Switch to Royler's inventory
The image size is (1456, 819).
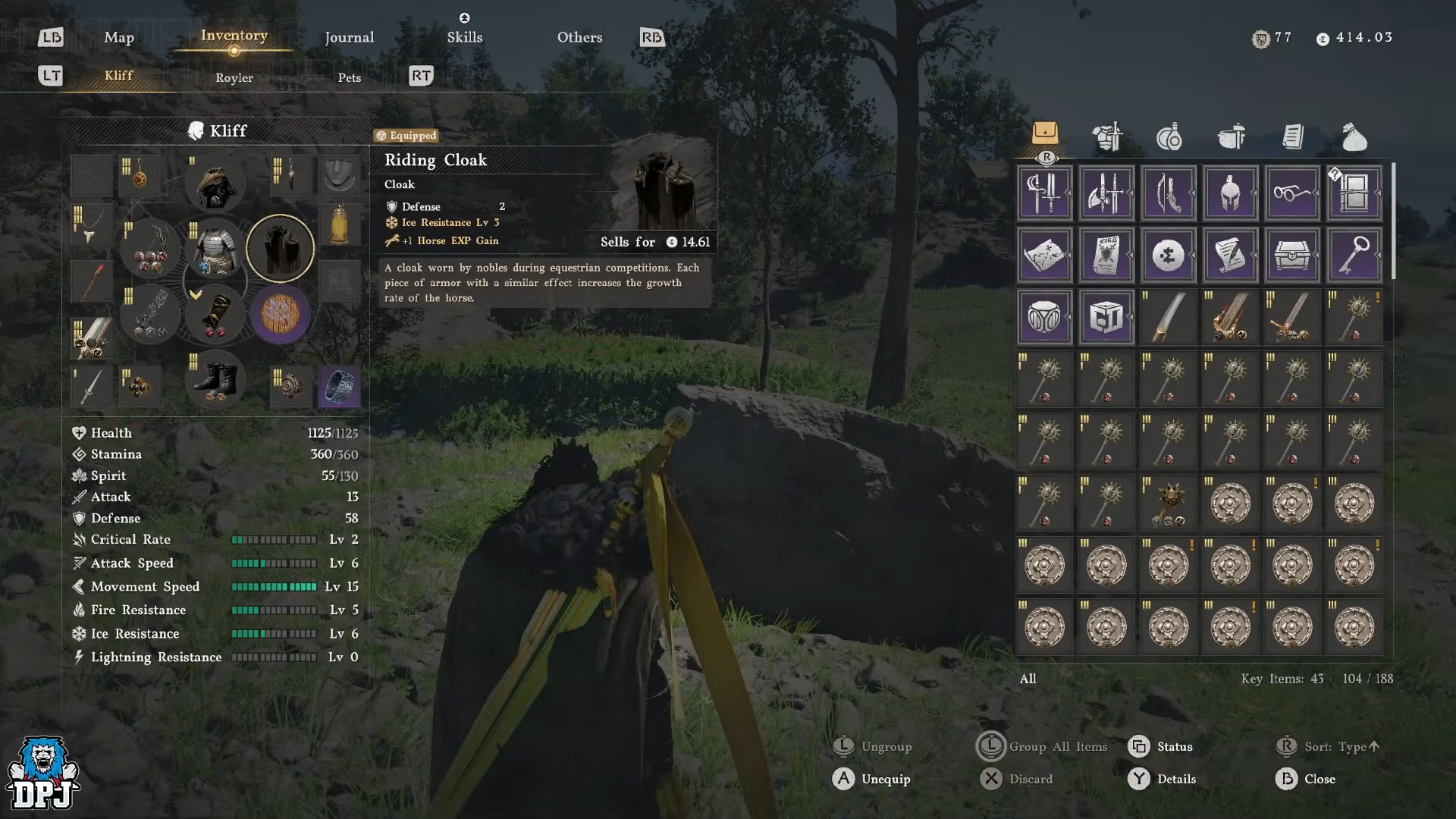pos(234,77)
